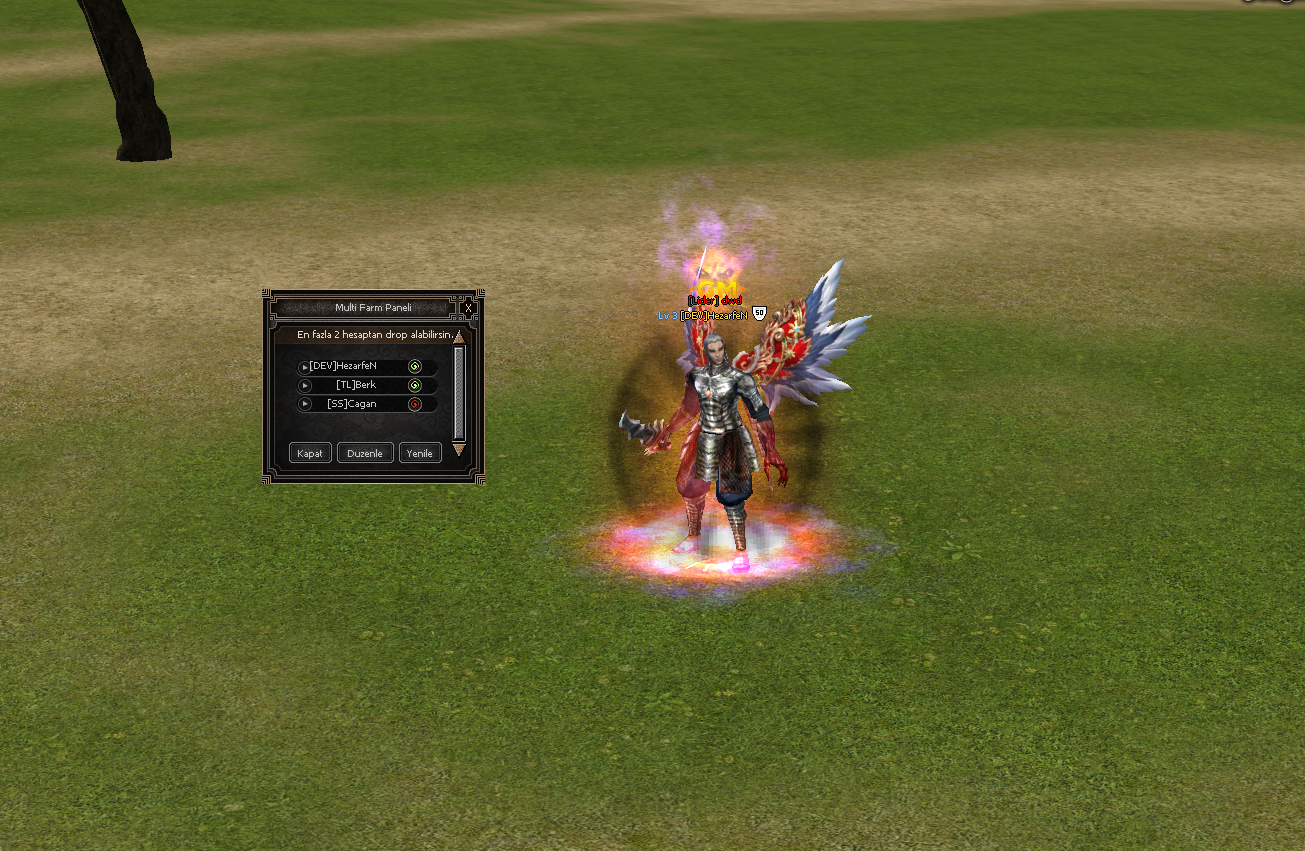Toggle the green drop status for [TL]Berk
This screenshot has width=1305, height=851.
click(x=415, y=385)
